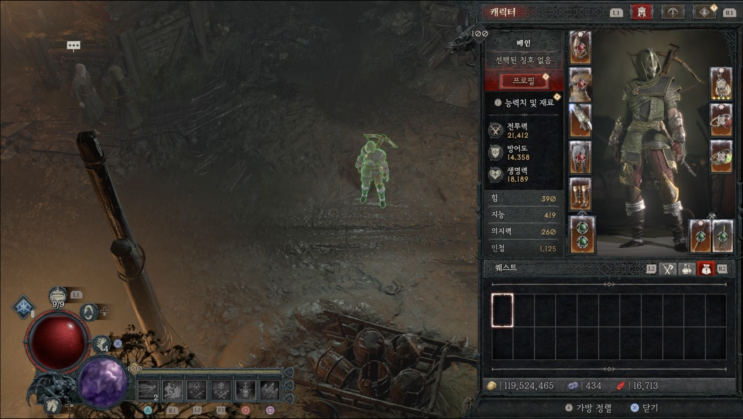
Task: Select the boots equipment slot
Action: (x=580, y=193)
